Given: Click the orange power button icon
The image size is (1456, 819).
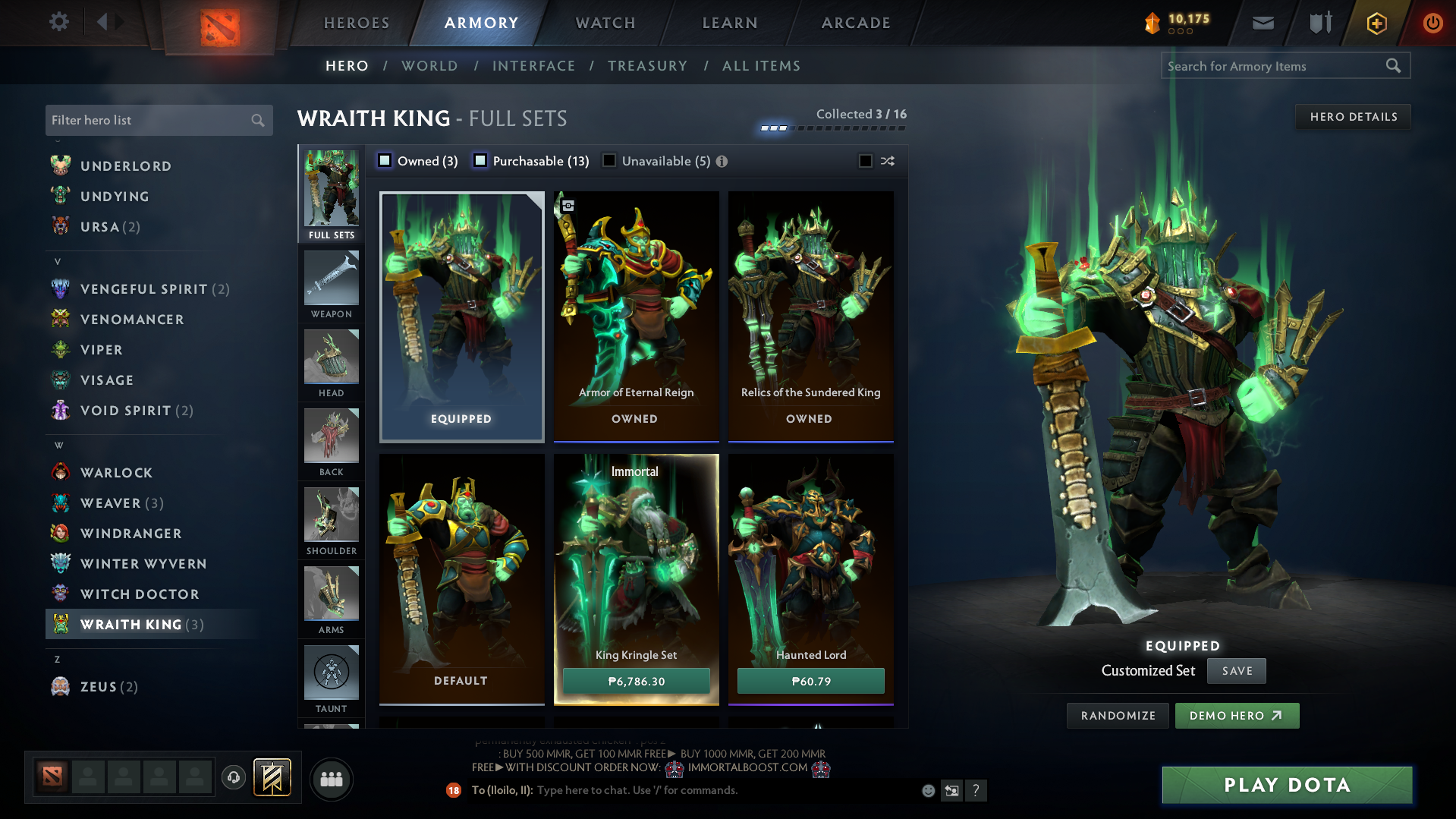Looking at the screenshot, I should tap(1432, 23).
